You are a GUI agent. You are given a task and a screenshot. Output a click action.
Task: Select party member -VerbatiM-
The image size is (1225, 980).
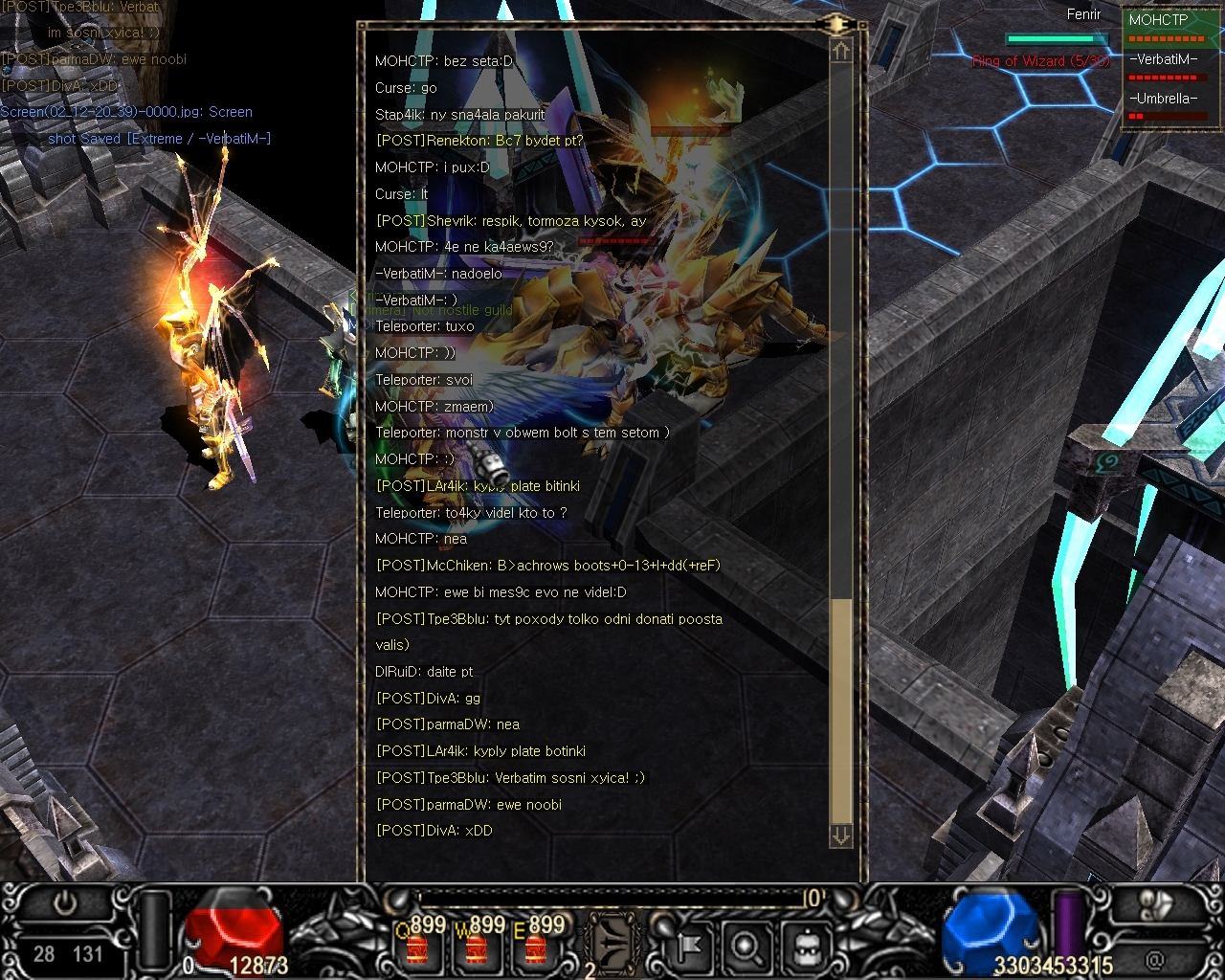1163,59
